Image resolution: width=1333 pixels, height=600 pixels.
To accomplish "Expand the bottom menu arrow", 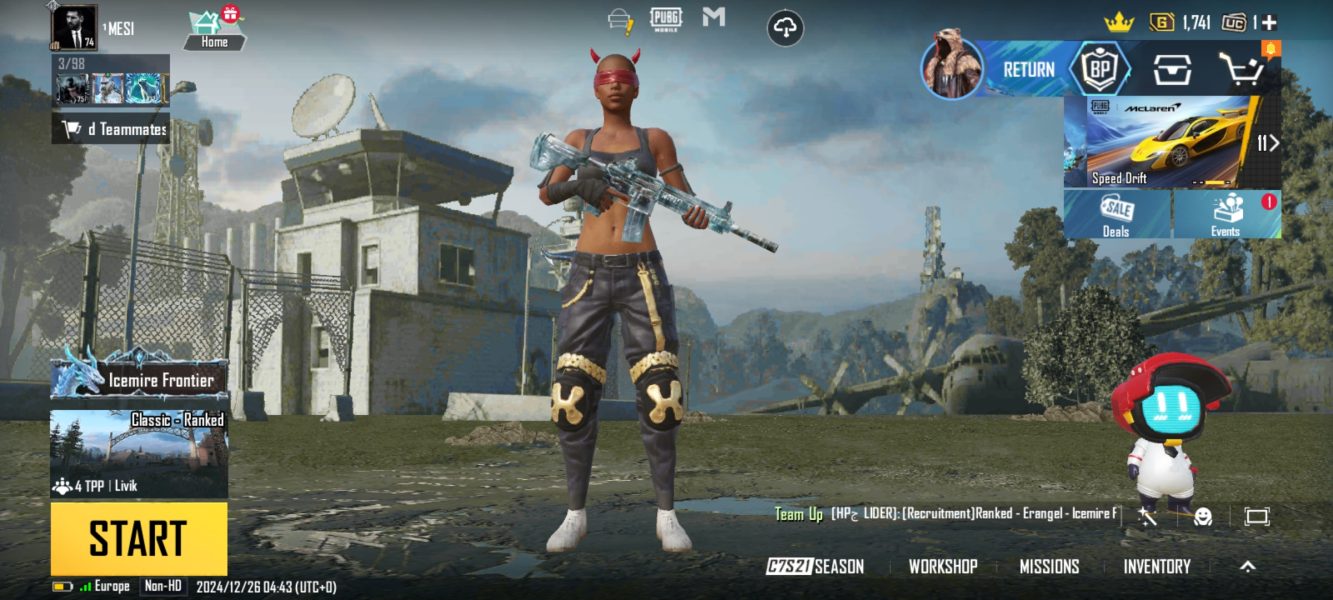I will click(1247, 566).
